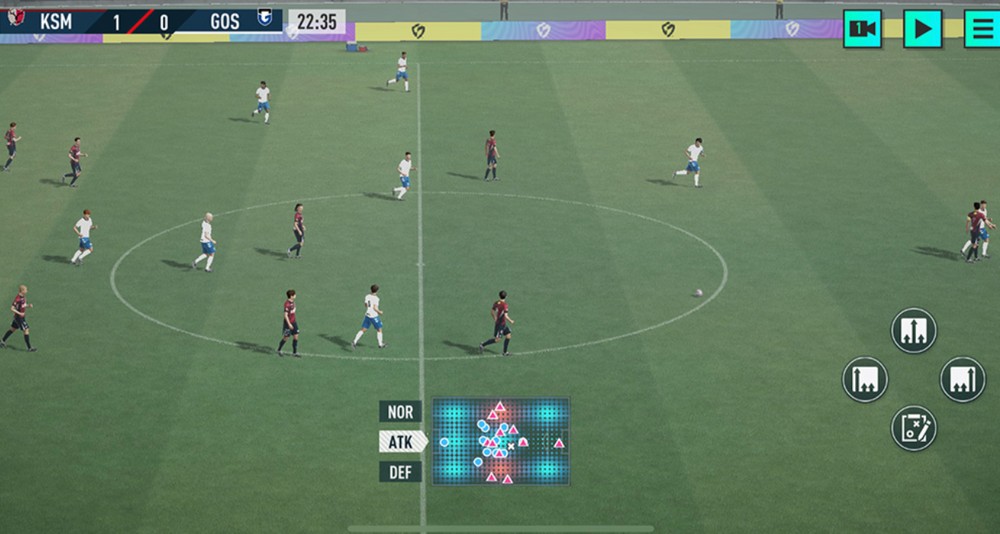Select the NOR tactic mode
Screen dimensions: 1000x534
(400, 411)
